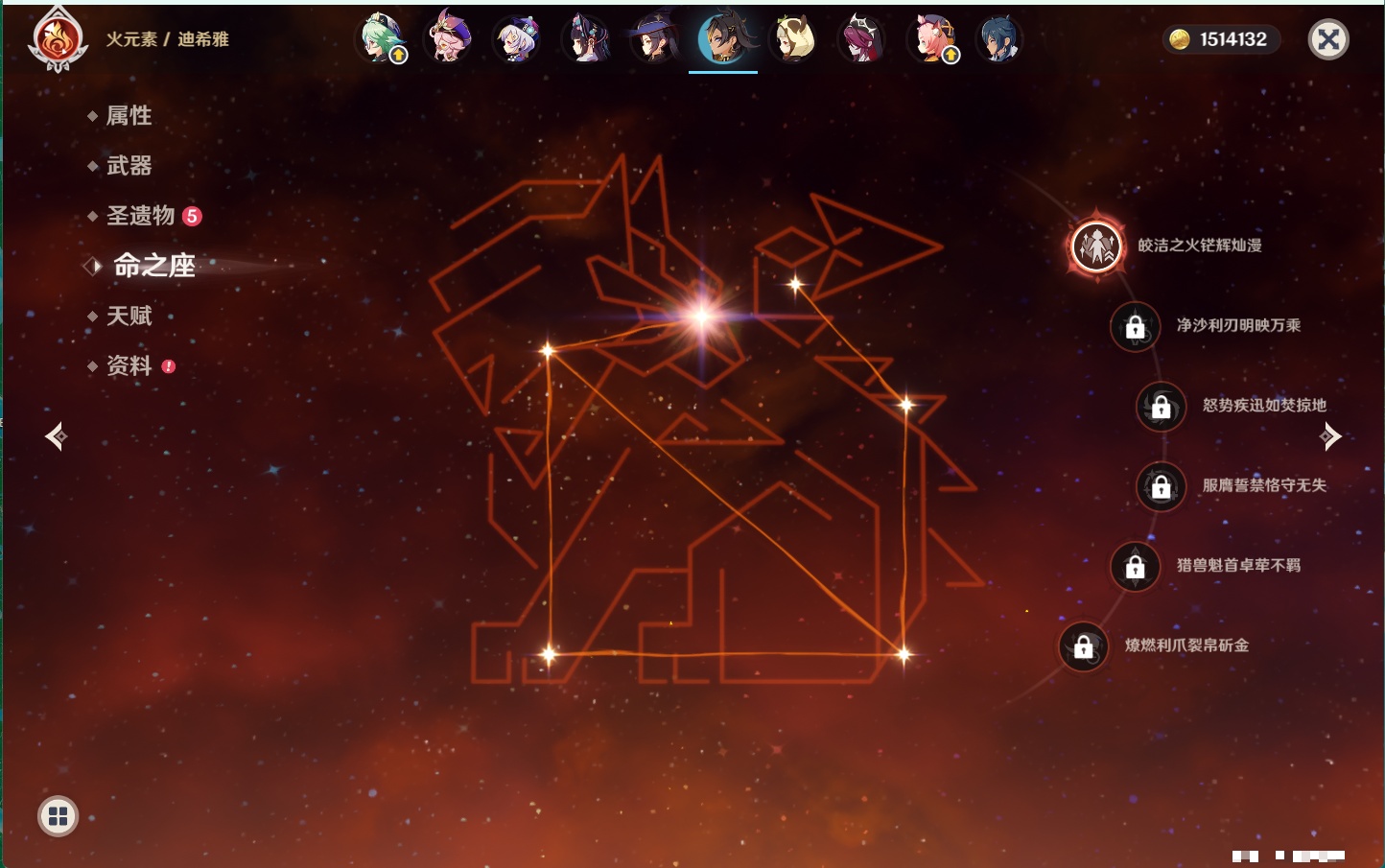Open the 圣遗物 artifacts section

click(x=141, y=216)
